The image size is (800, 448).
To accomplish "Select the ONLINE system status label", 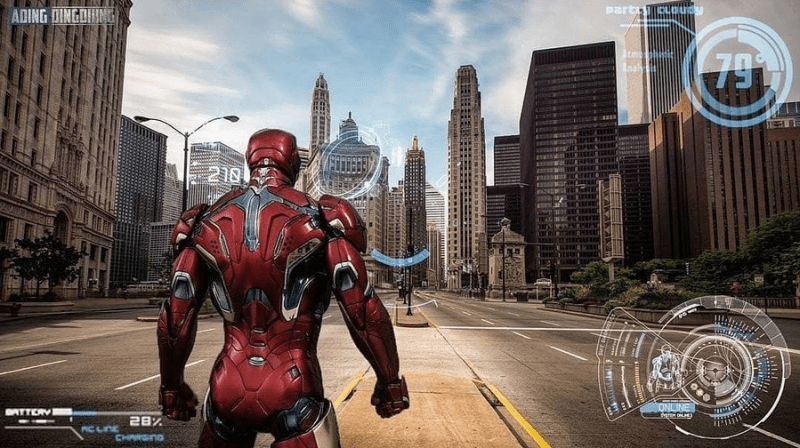I will click(x=667, y=408).
